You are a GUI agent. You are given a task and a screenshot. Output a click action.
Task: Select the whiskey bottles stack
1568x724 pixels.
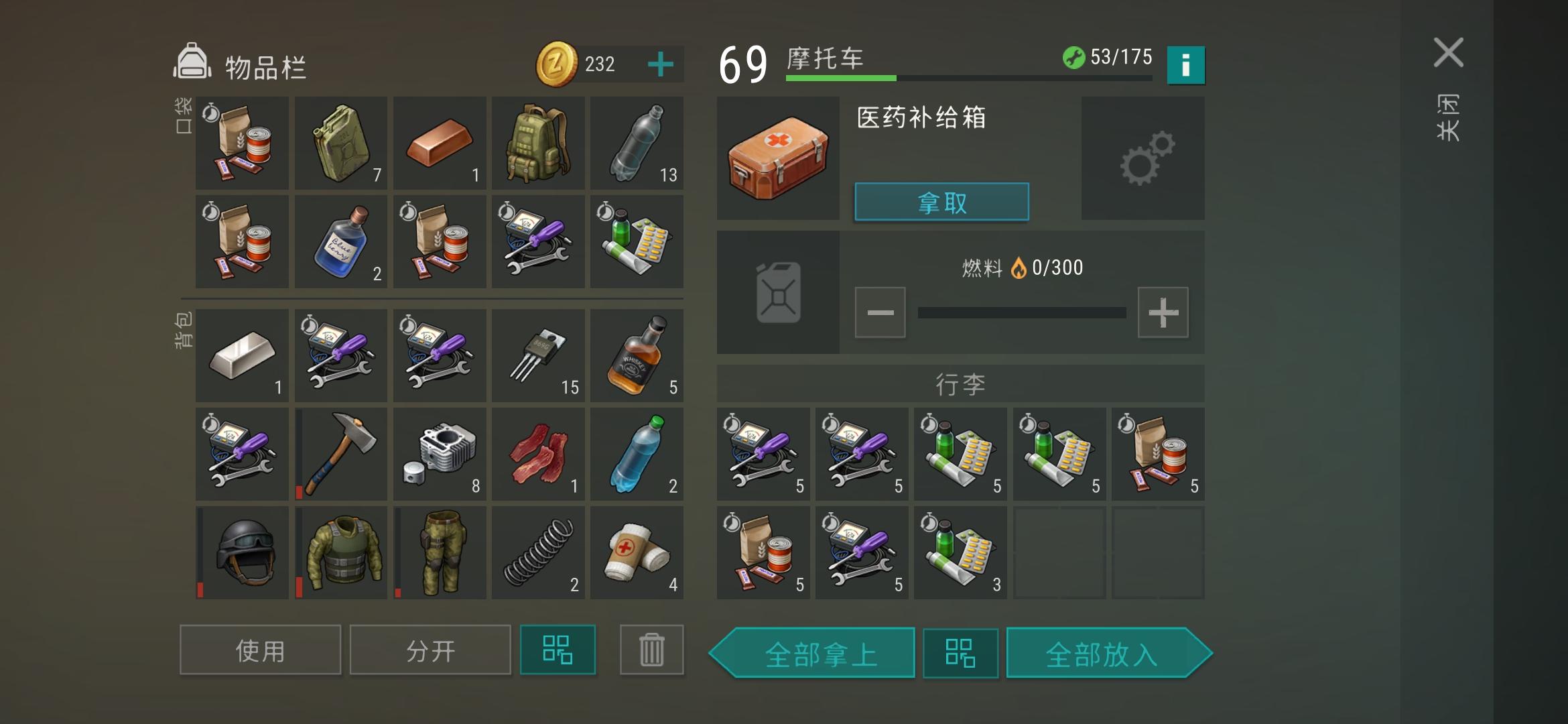(x=637, y=355)
